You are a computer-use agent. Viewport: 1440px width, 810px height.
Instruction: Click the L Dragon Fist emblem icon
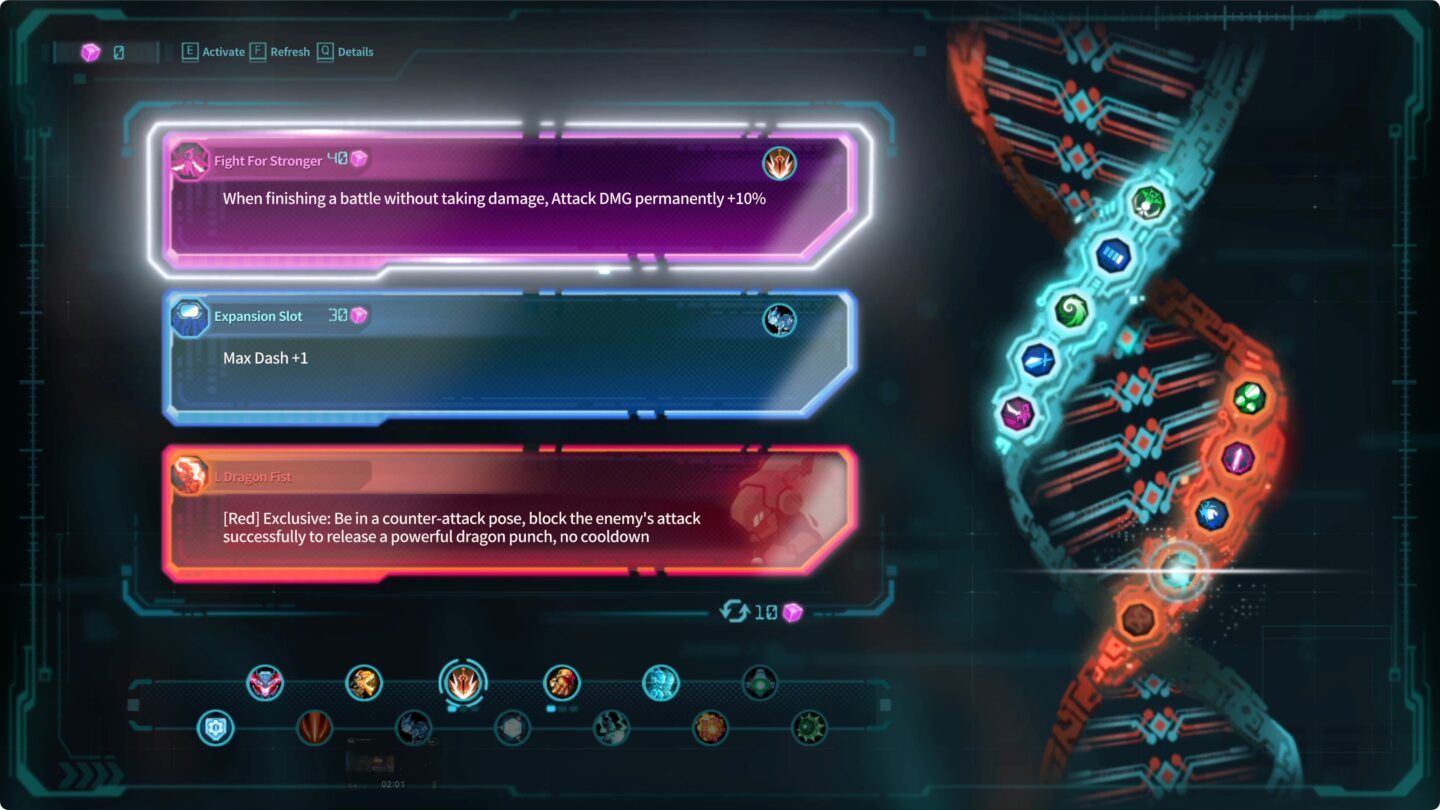tap(189, 476)
